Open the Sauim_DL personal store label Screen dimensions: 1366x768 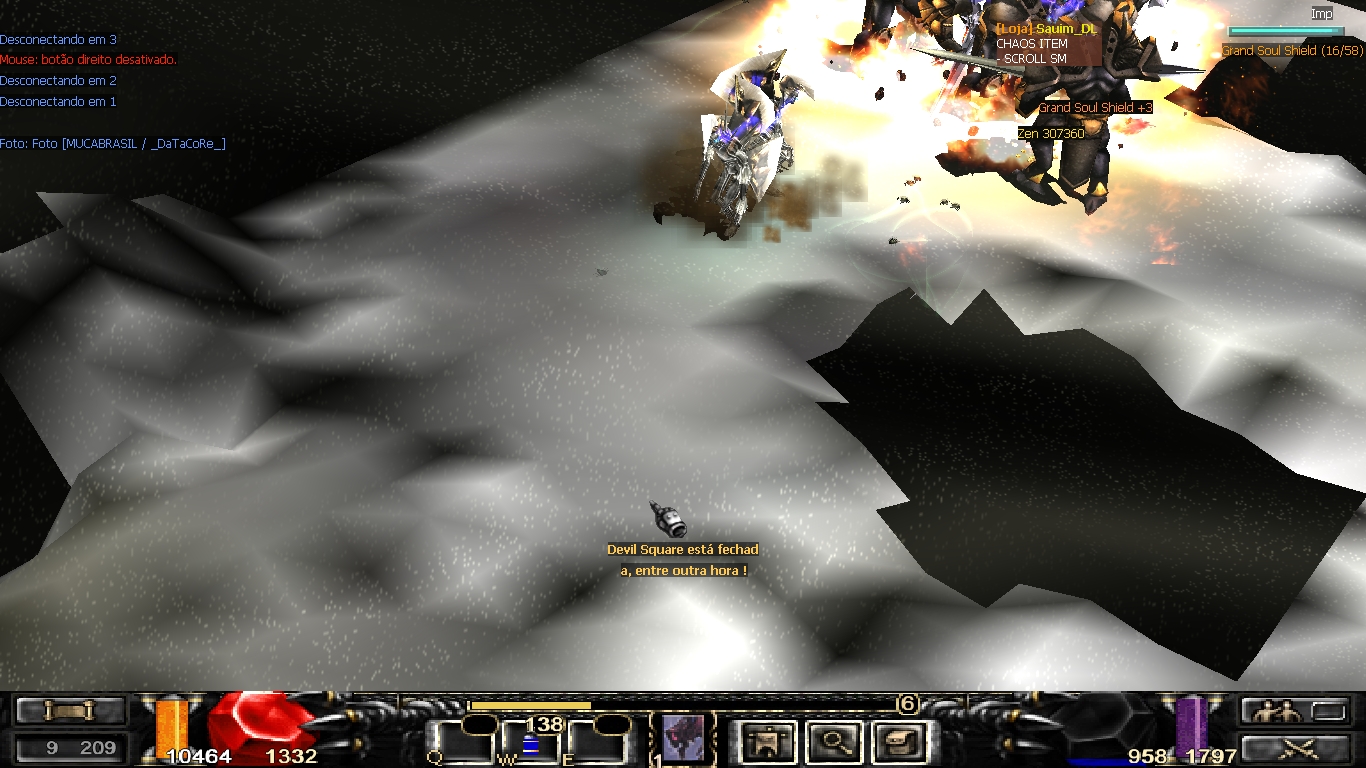(1047, 30)
